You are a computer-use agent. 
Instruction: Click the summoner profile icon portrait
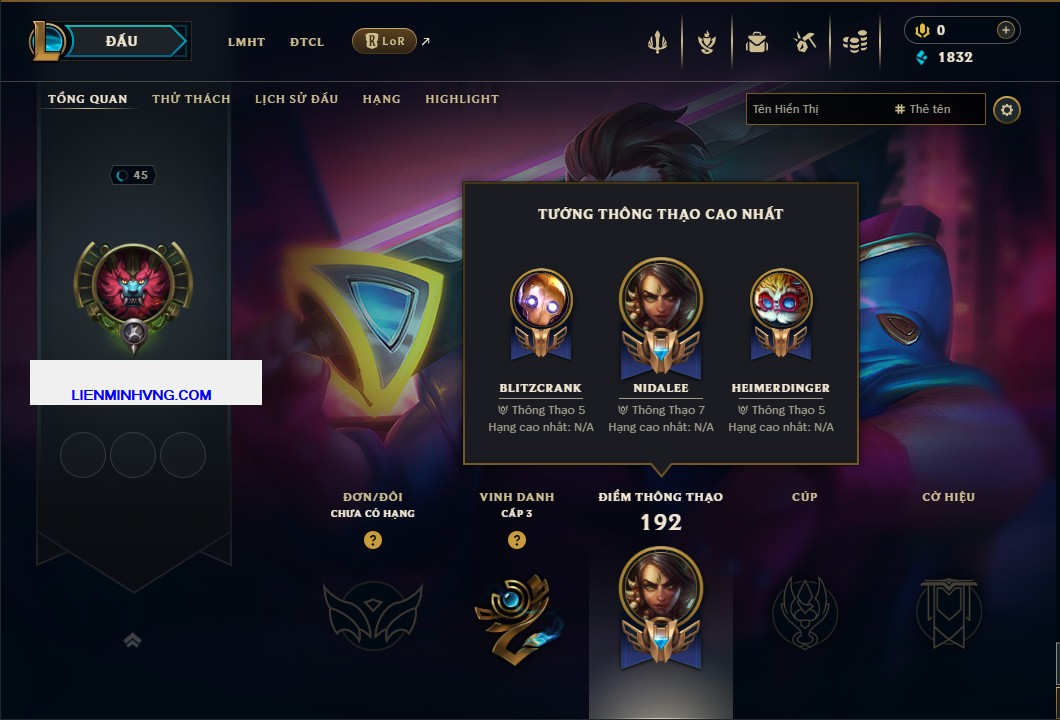pos(133,283)
